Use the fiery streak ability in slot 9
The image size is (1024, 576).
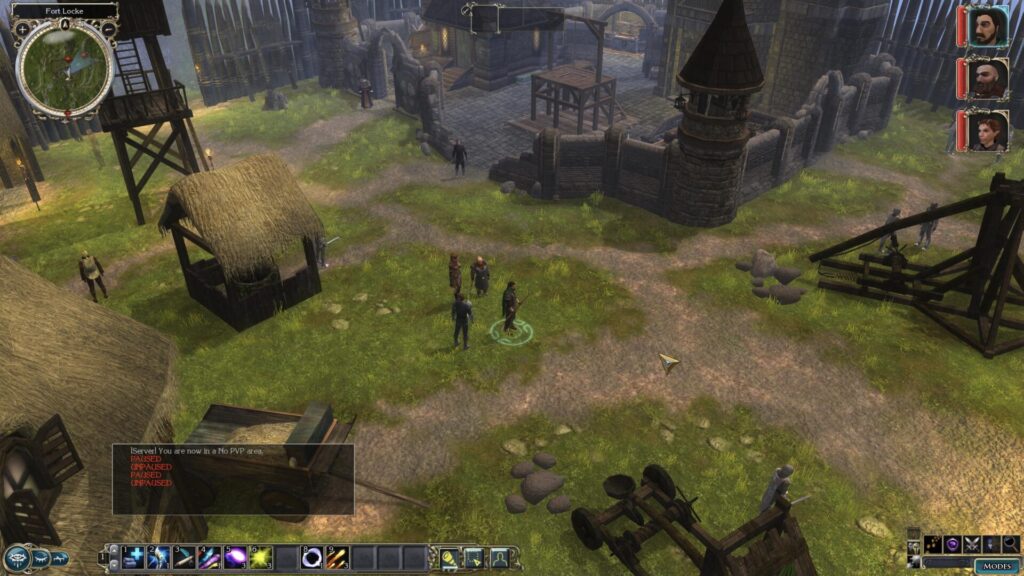(338, 557)
